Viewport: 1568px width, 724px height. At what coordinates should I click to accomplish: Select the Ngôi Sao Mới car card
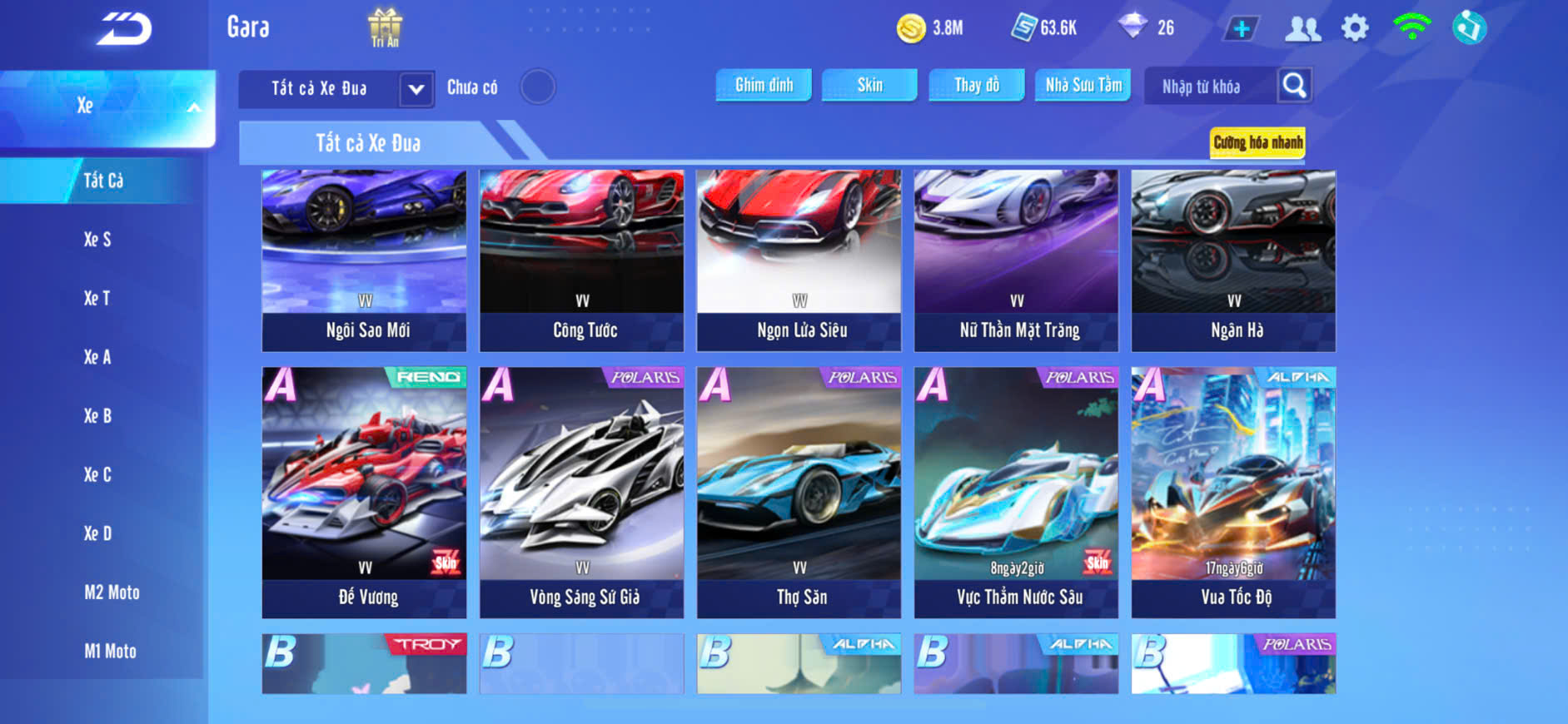(x=364, y=260)
